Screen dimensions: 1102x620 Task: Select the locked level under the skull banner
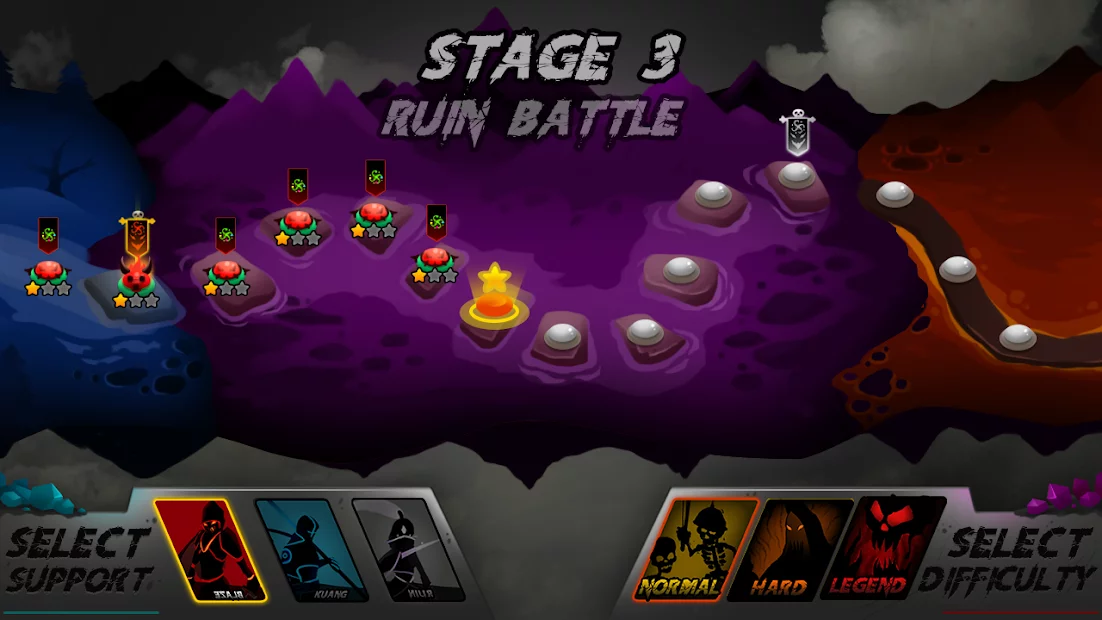pos(796,176)
